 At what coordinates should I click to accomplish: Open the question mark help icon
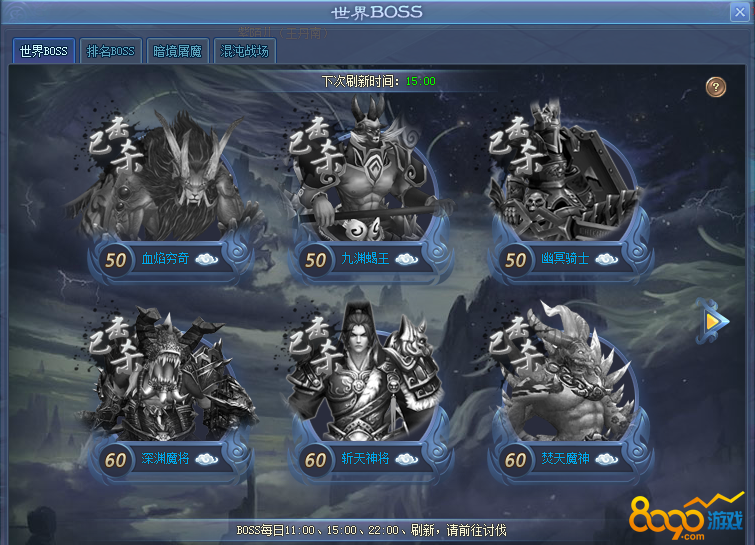click(715, 87)
